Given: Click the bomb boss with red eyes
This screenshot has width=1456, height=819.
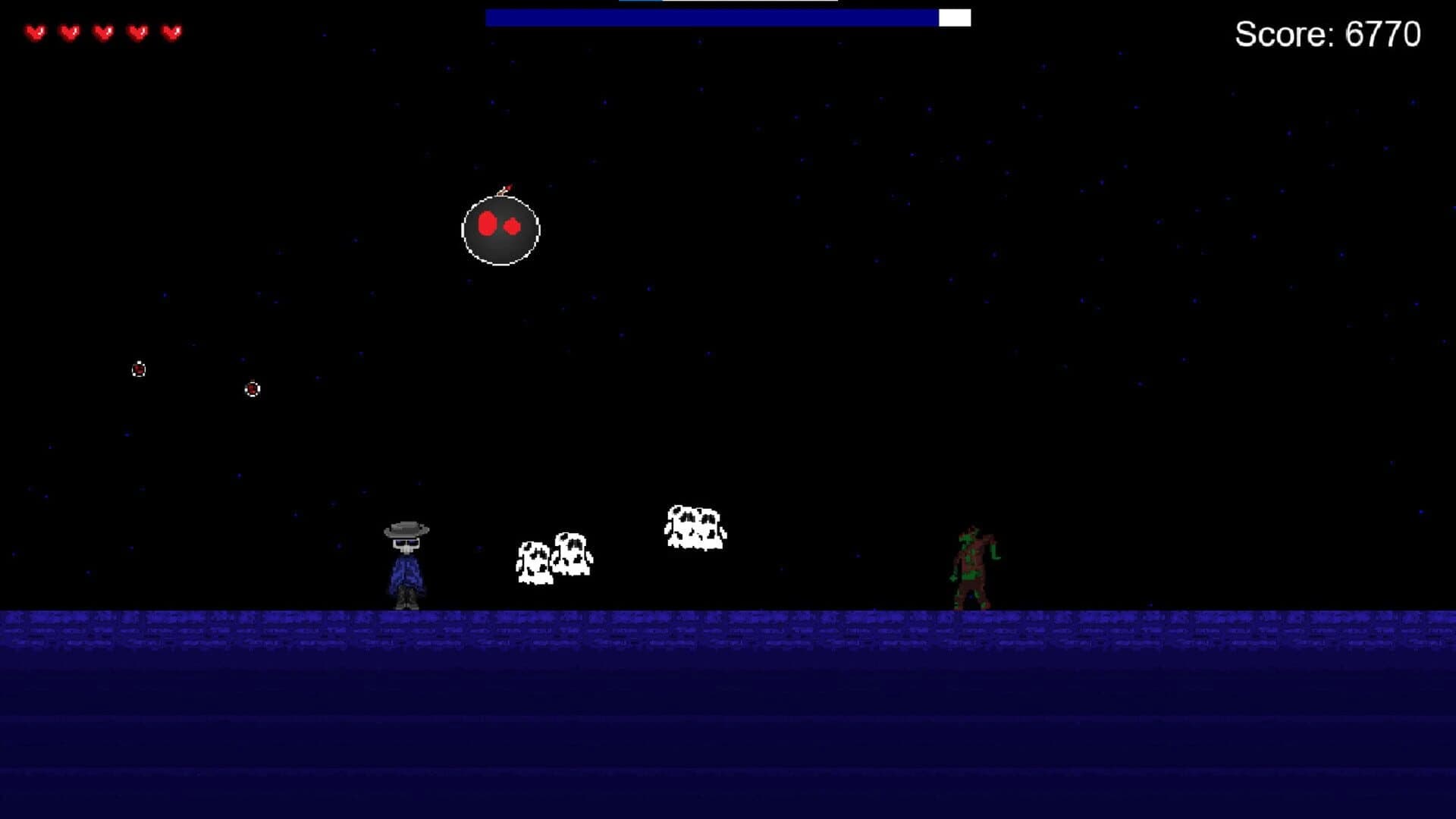Looking at the screenshot, I should pos(500,230).
